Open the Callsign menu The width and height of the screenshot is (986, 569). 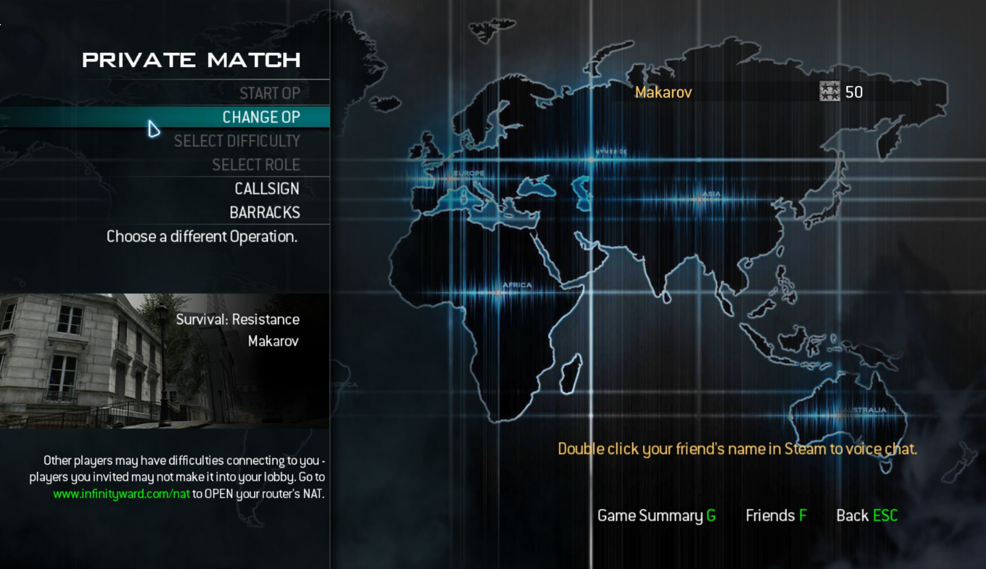point(267,189)
